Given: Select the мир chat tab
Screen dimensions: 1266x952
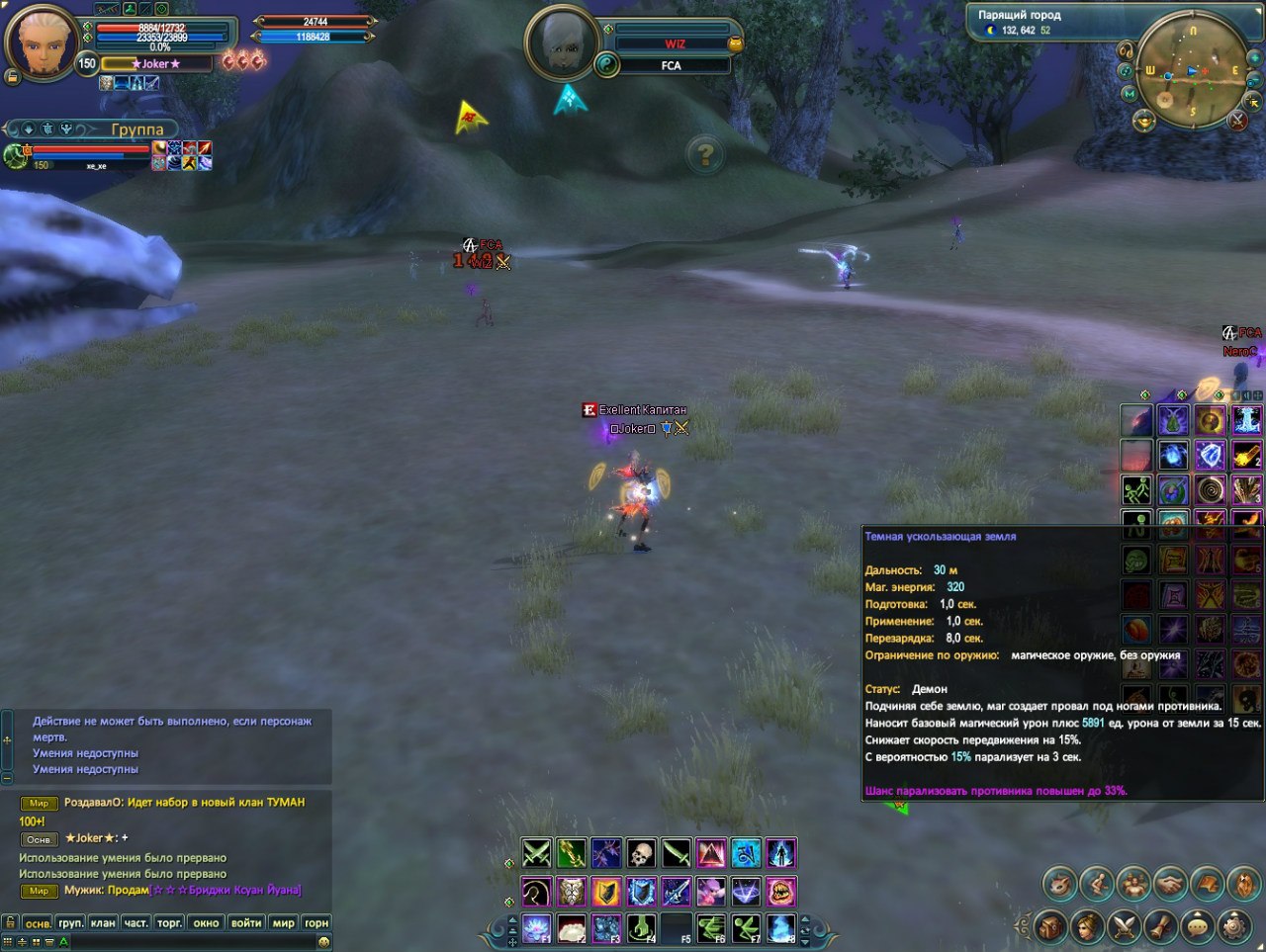Looking at the screenshot, I should click(284, 922).
